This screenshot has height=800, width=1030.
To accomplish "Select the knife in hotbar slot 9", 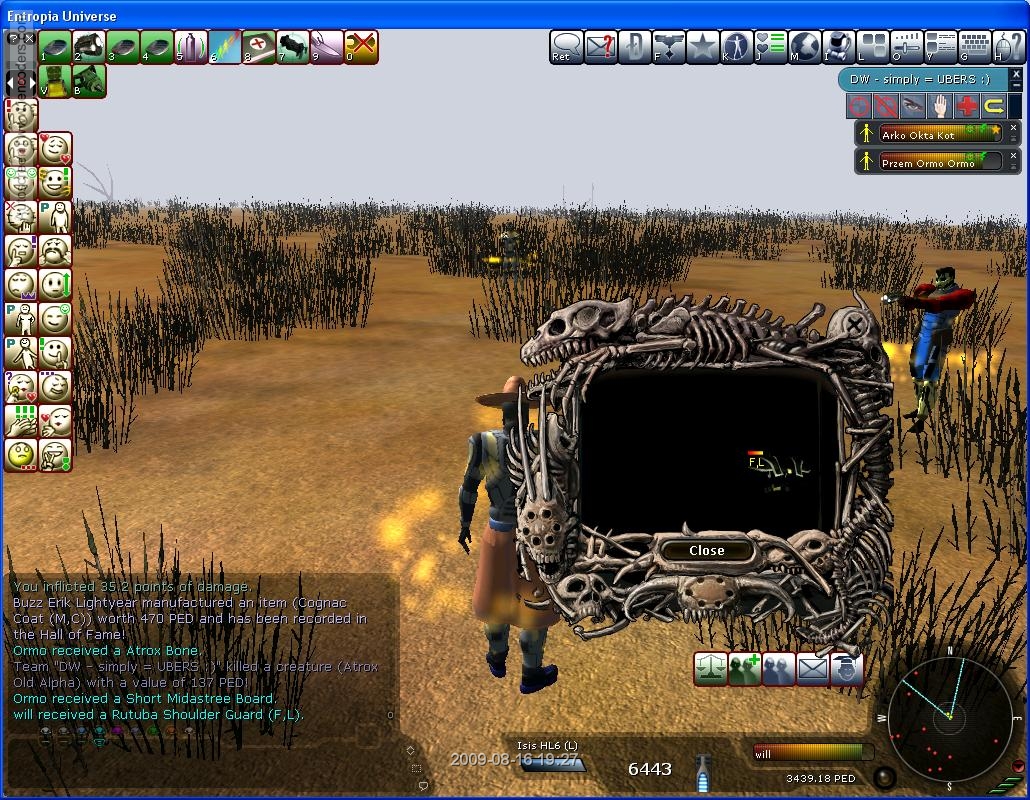I will [326, 46].
